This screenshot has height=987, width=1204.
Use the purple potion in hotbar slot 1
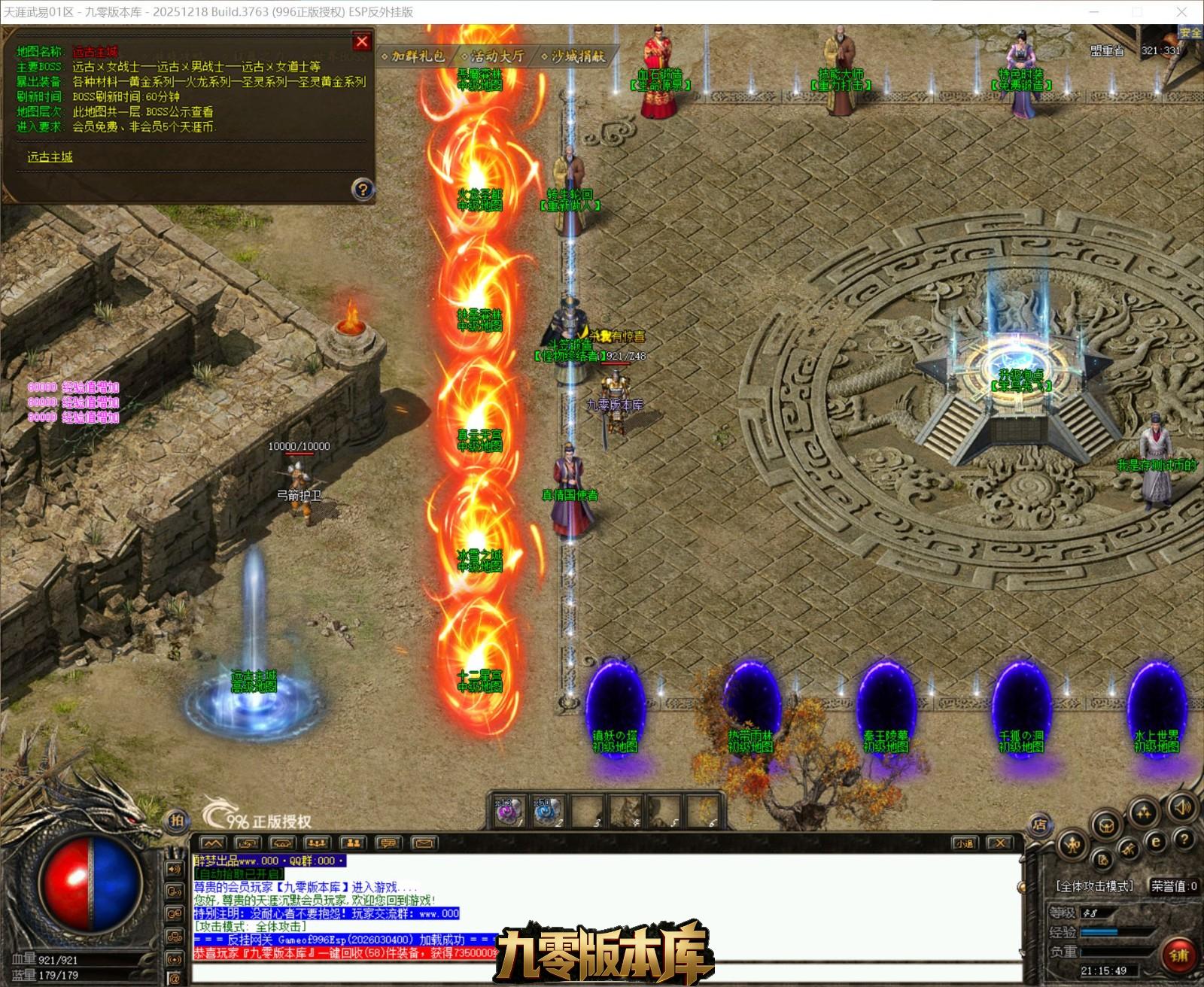509,812
